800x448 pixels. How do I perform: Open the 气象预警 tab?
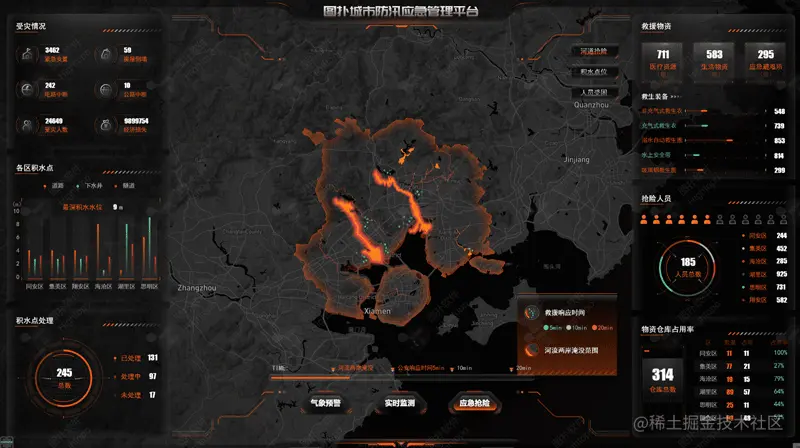(326, 403)
